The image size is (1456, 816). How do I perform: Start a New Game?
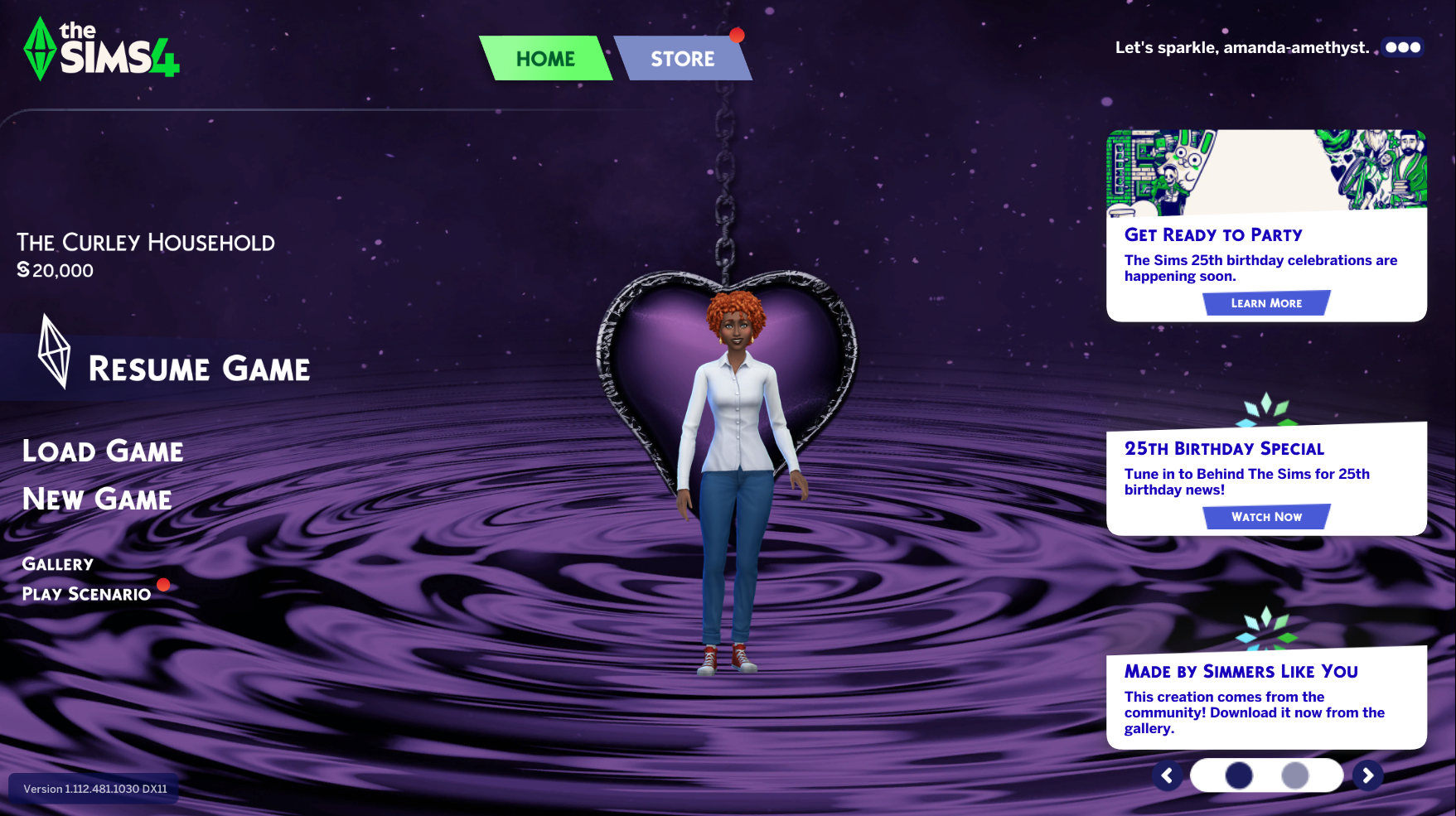click(x=97, y=500)
